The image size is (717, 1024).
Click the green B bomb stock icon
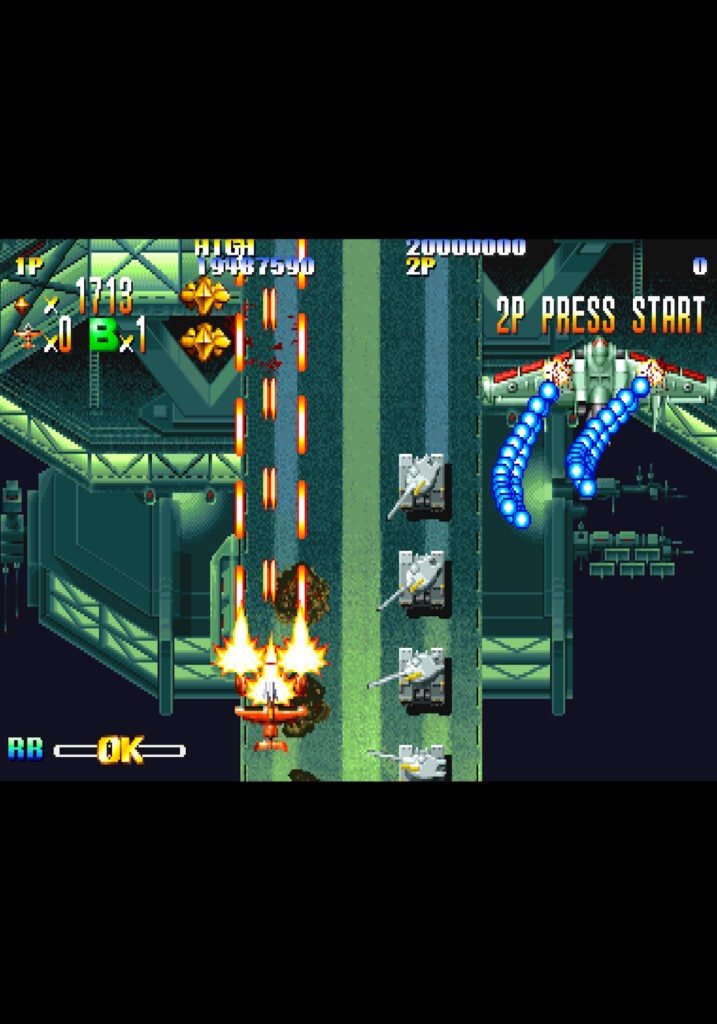[104, 335]
